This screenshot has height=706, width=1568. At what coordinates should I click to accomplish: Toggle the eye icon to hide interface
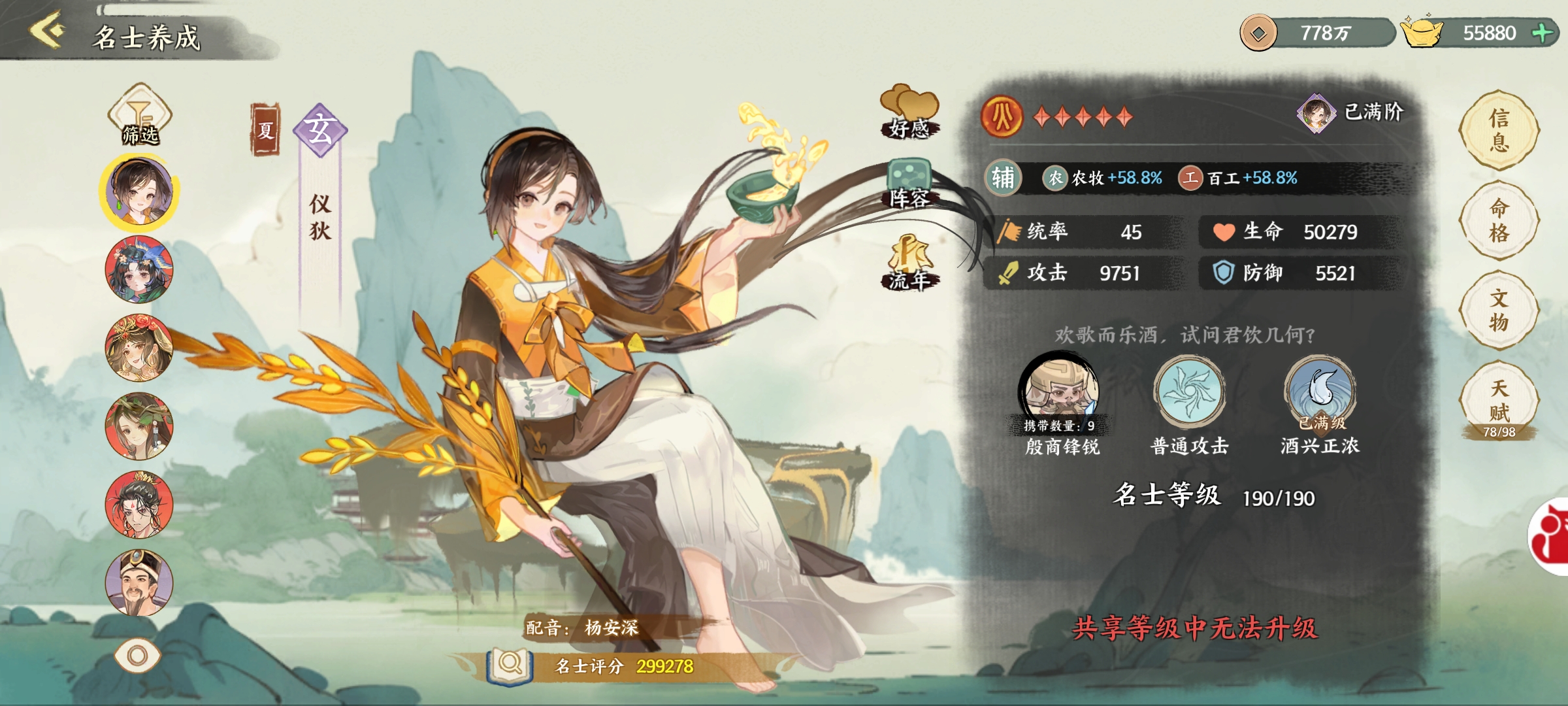tap(137, 655)
